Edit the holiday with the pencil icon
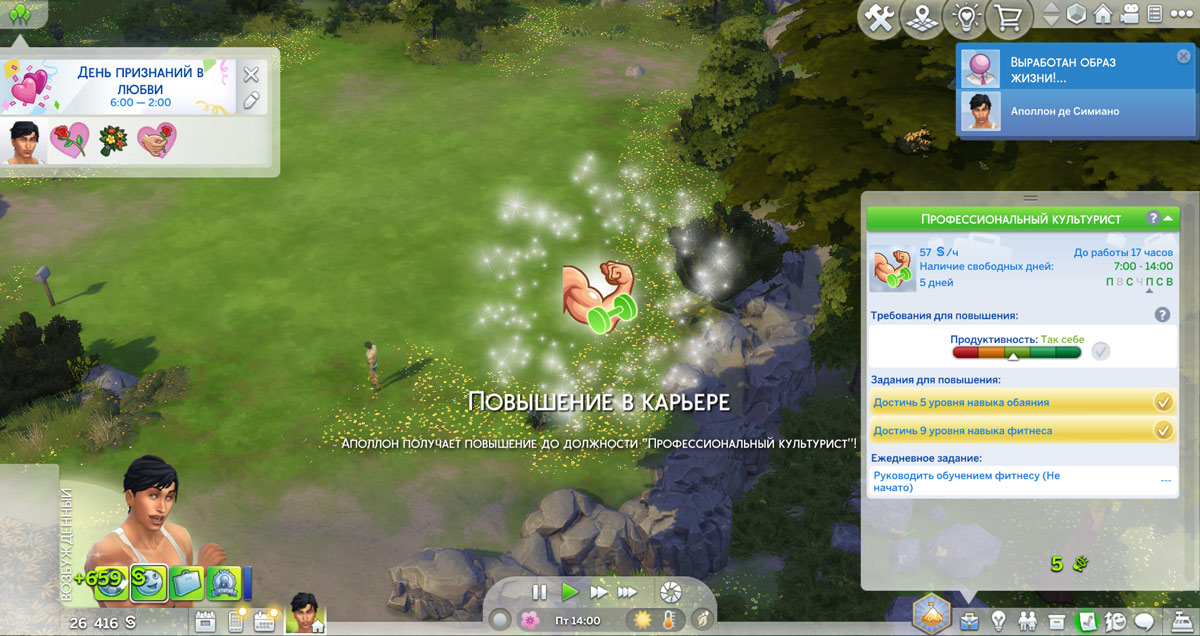The height and width of the screenshot is (636, 1200). coord(251,99)
